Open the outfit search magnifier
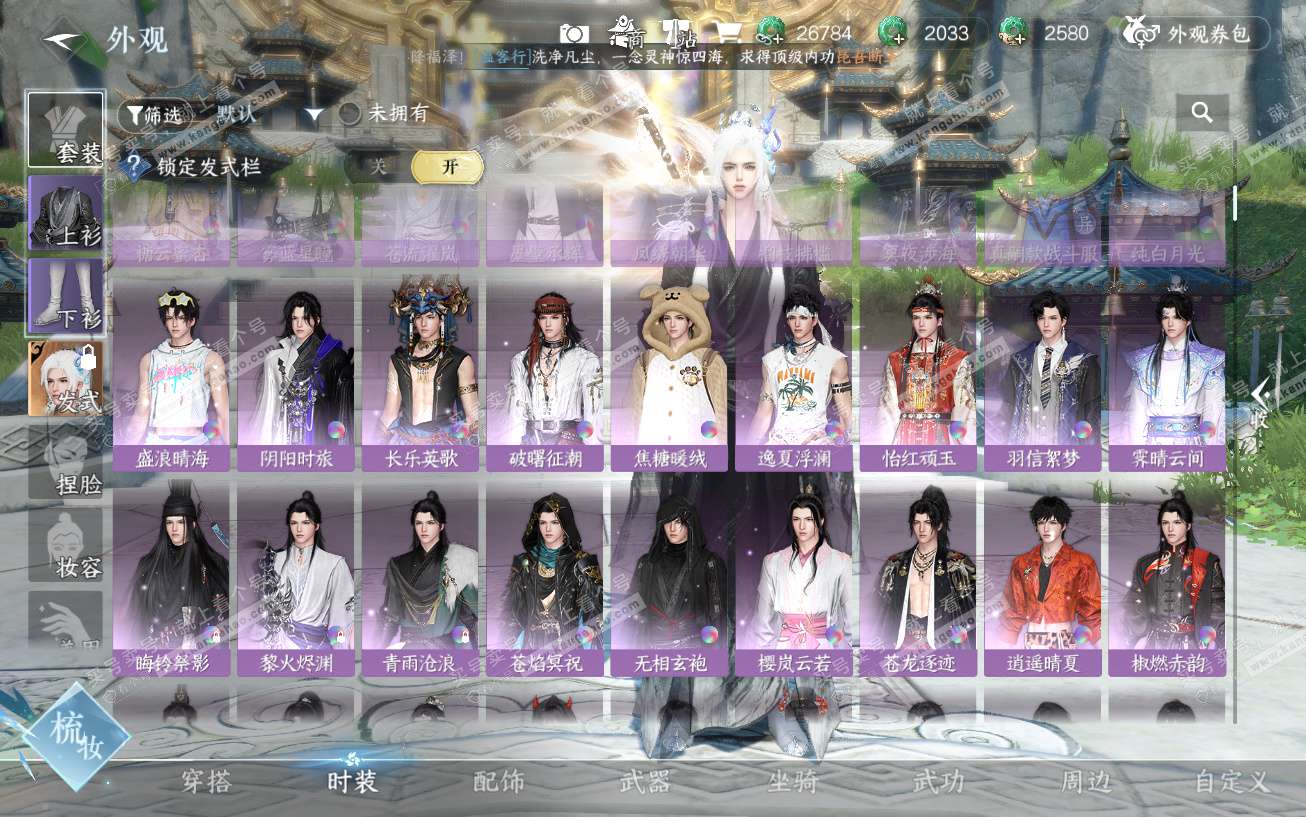The height and width of the screenshot is (817, 1306). [x=1202, y=113]
